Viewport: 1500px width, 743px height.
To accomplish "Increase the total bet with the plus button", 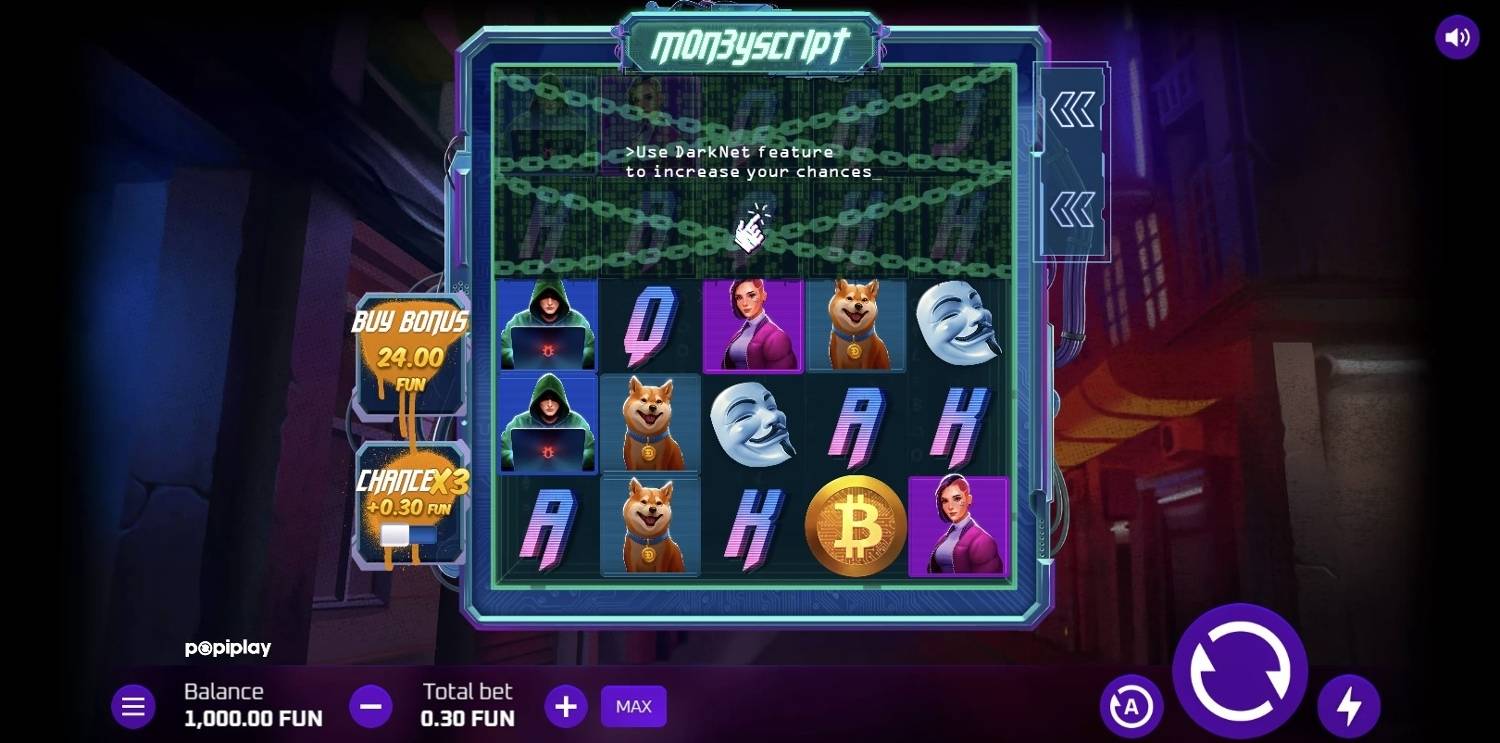I will point(566,705).
